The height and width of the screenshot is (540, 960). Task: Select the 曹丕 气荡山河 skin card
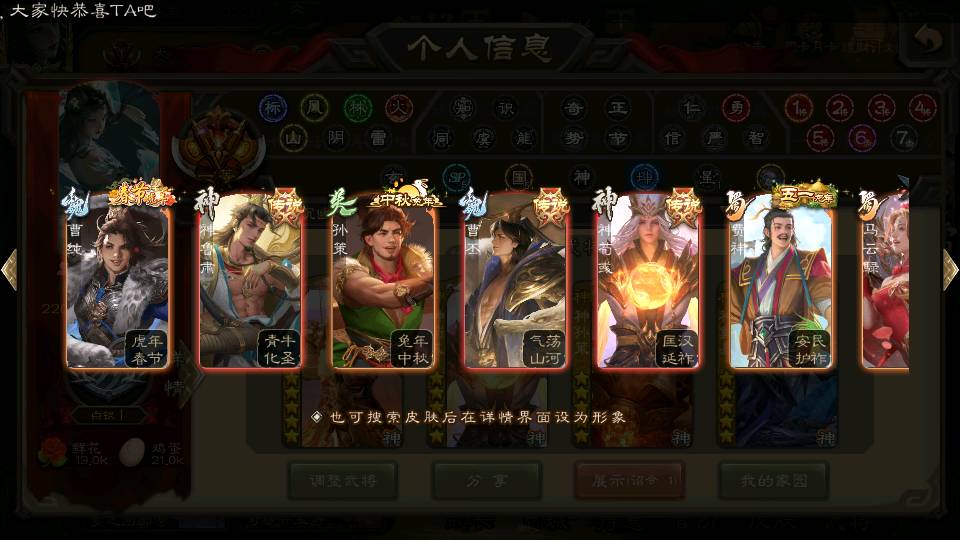516,285
